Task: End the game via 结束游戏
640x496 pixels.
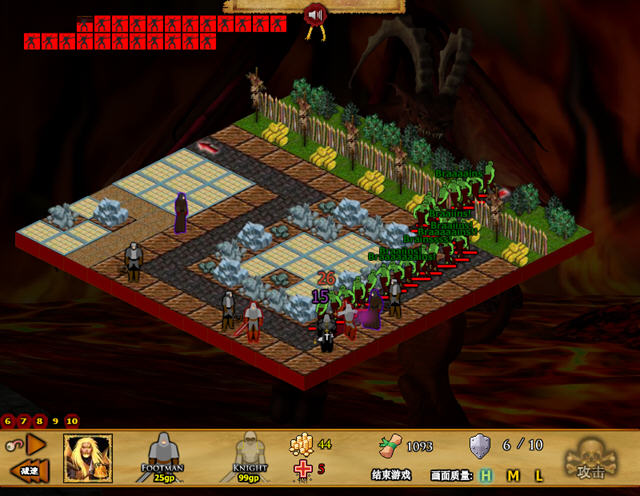Action: (390, 475)
